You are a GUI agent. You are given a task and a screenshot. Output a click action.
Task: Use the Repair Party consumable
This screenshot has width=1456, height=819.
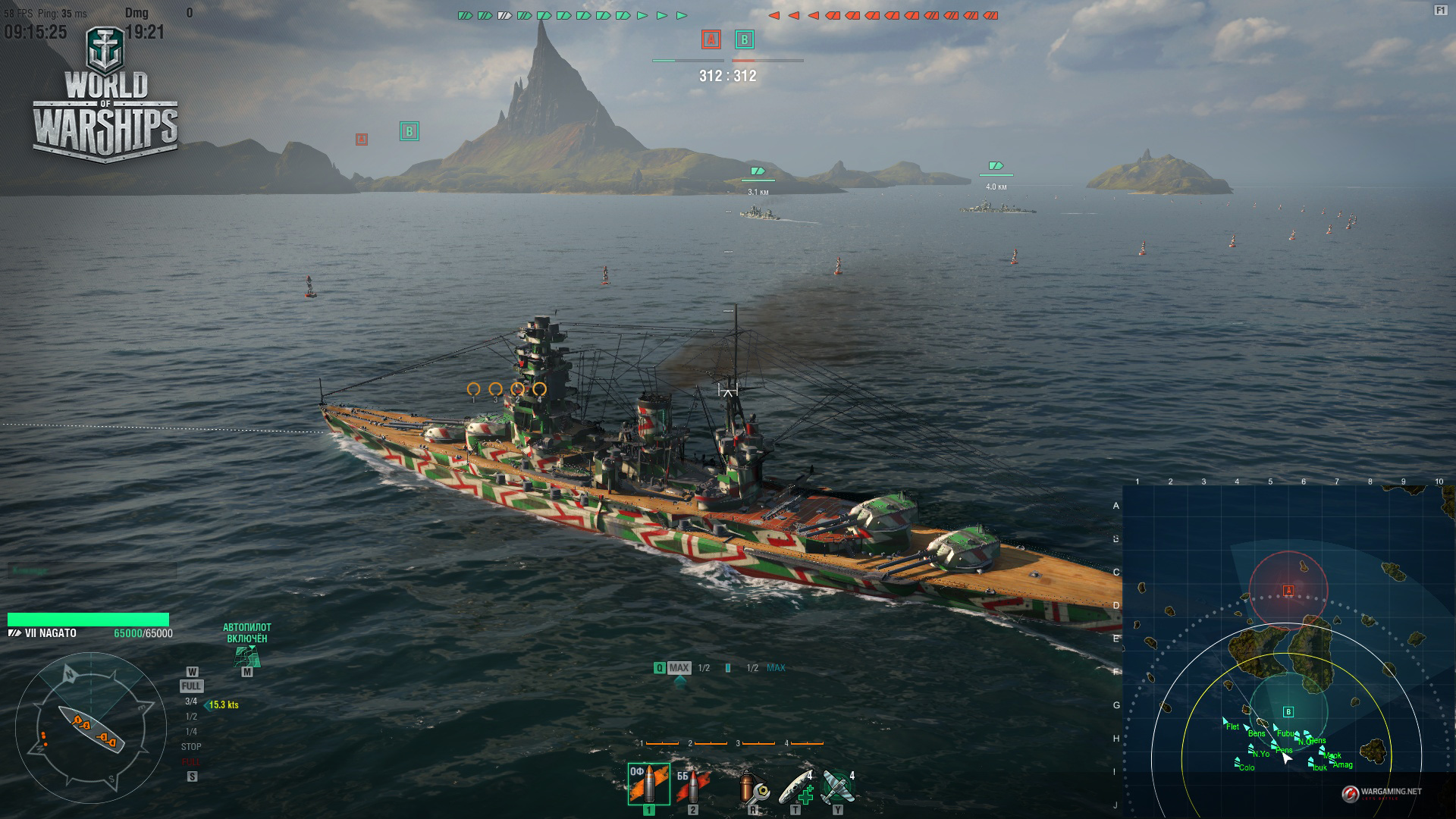(x=796, y=786)
